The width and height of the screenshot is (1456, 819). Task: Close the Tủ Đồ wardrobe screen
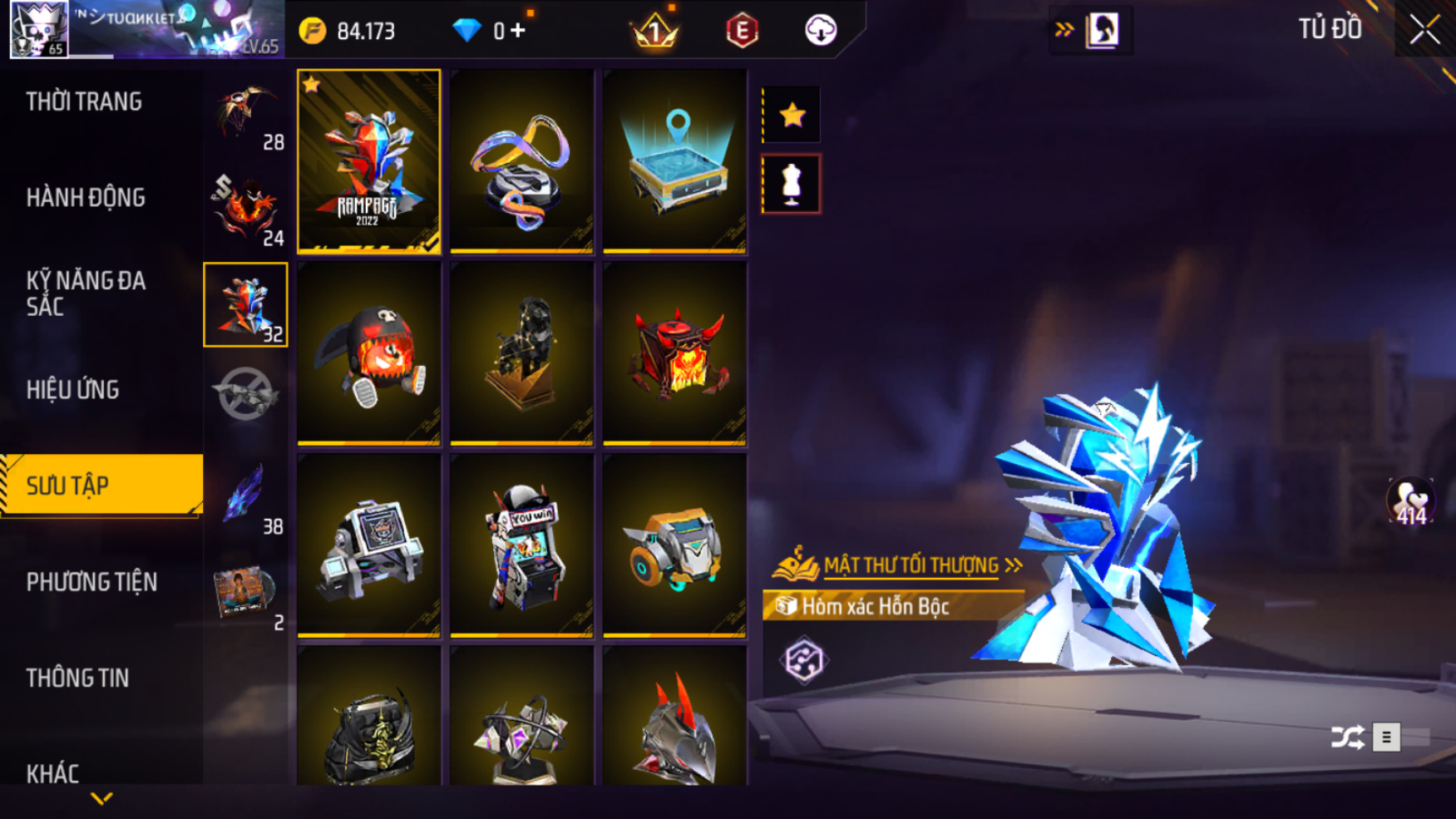coord(1424,30)
